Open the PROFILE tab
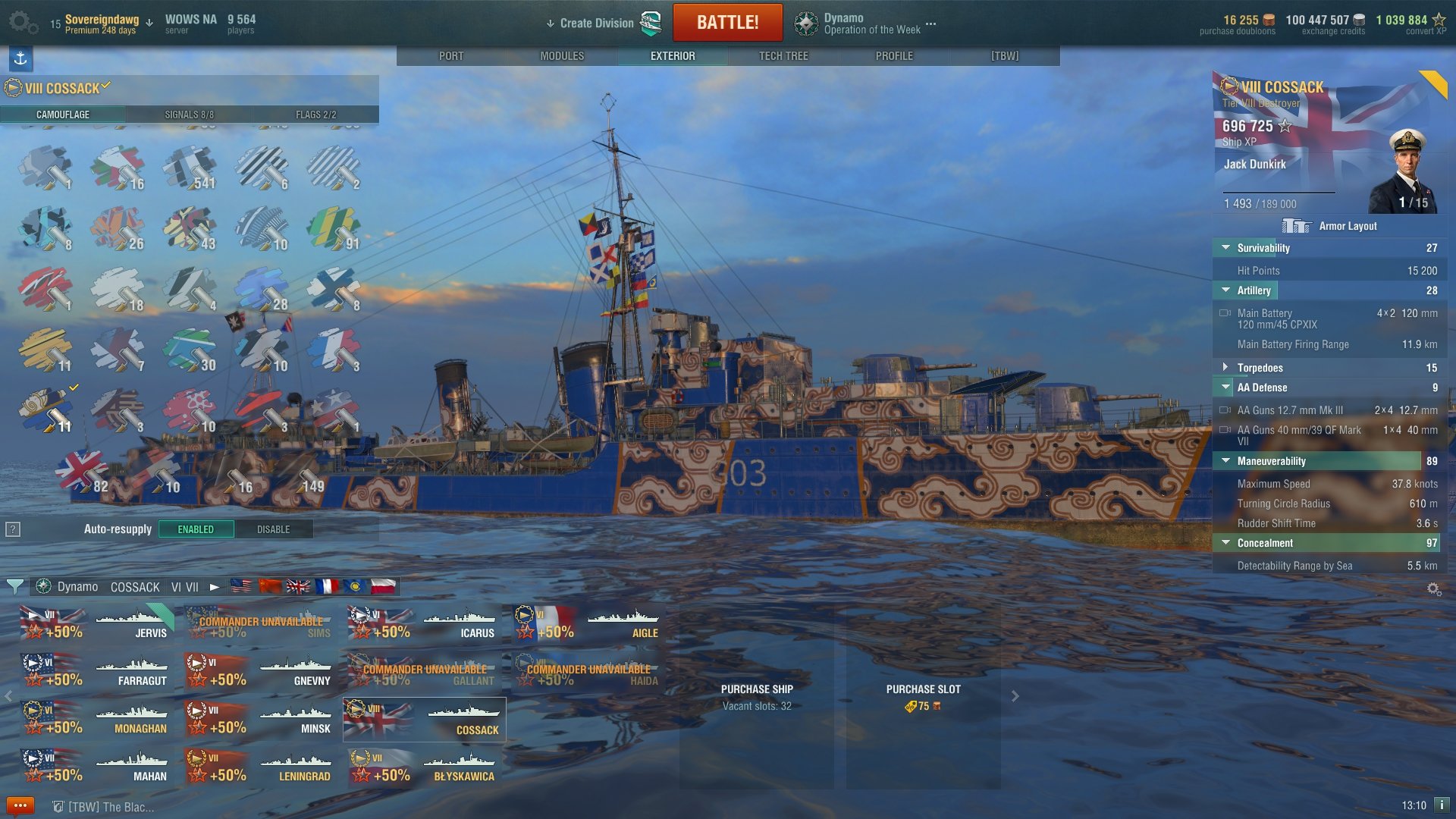Viewport: 1456px width, 819px height. (x=894, y=56)
